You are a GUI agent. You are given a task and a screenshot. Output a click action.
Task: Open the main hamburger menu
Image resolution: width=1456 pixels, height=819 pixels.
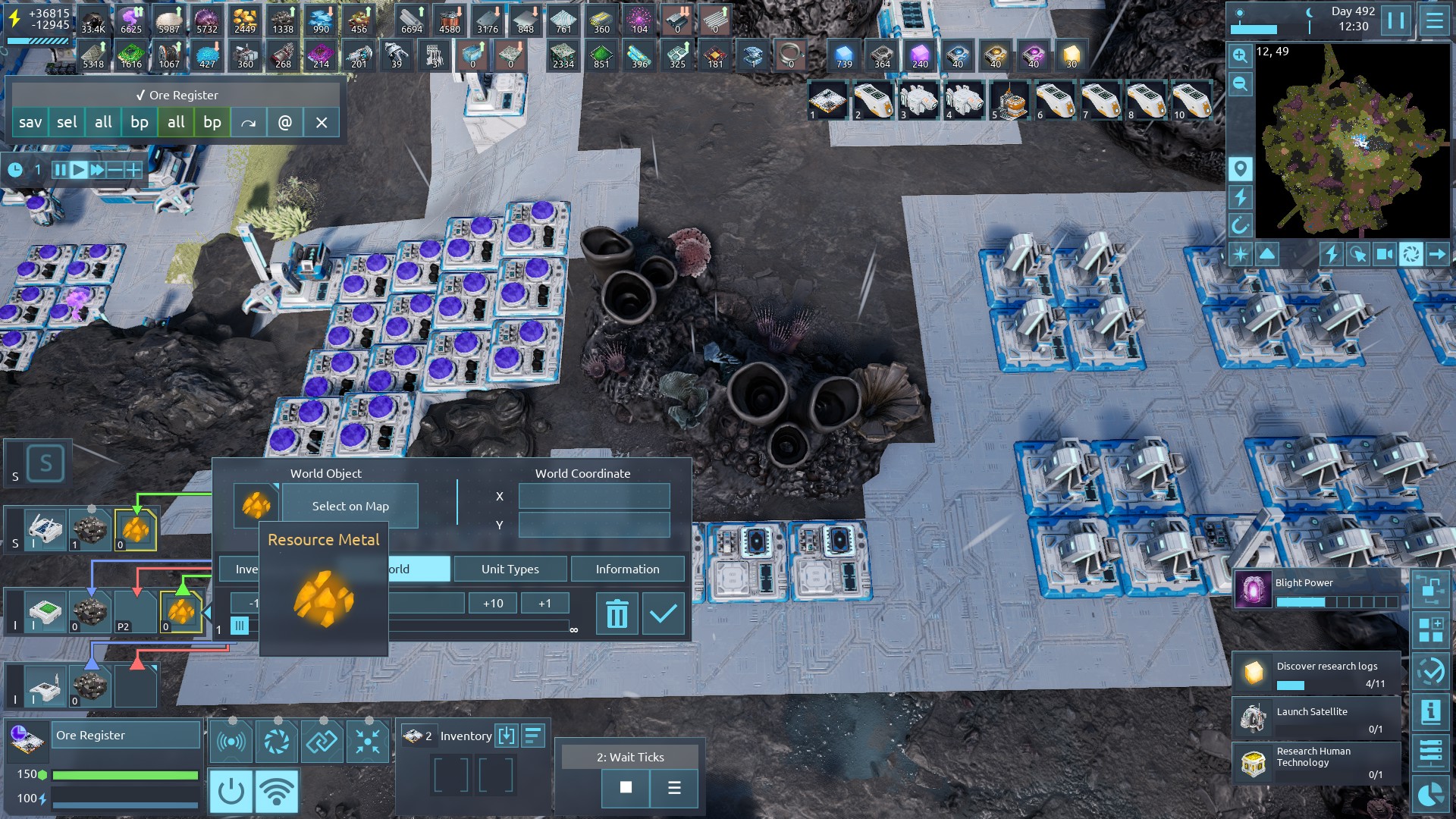tap(1434, 20)
